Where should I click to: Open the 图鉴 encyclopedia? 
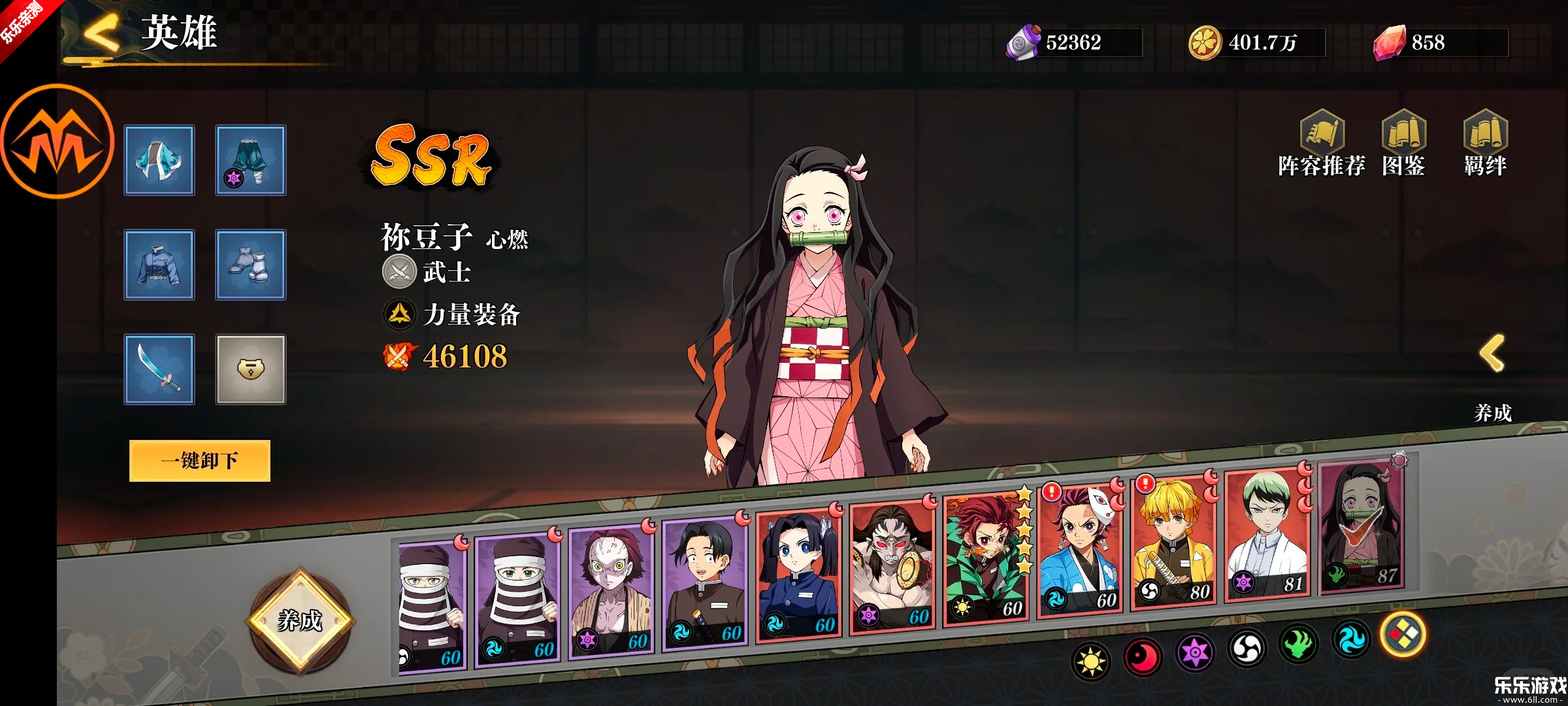pyautogui.click(x=1403, y=144)
